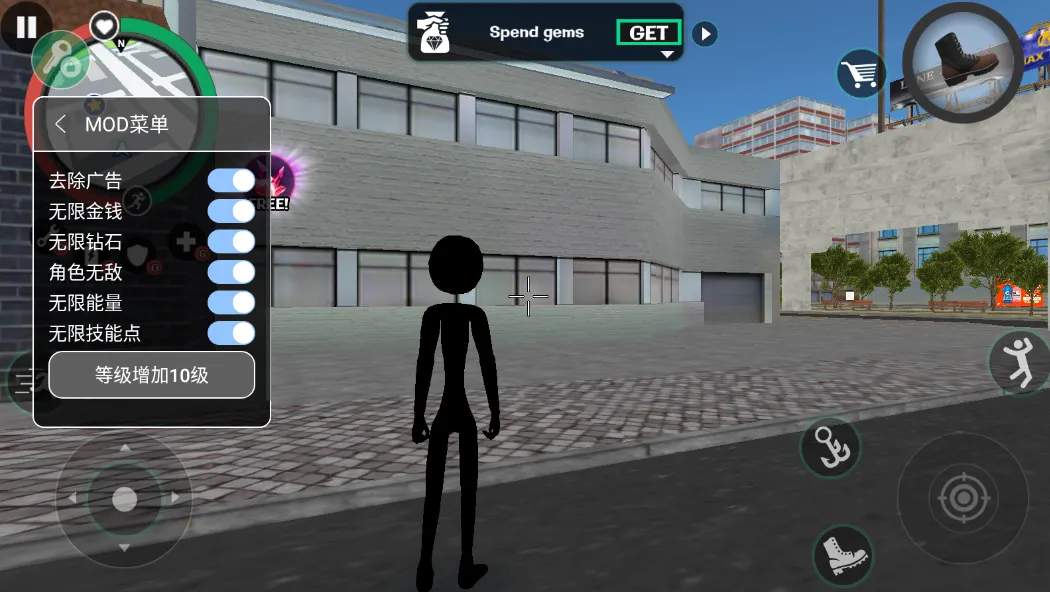Click the 等级增加10级 button
Viewport: 1050px width, 592px height.
tap(152, 376)
